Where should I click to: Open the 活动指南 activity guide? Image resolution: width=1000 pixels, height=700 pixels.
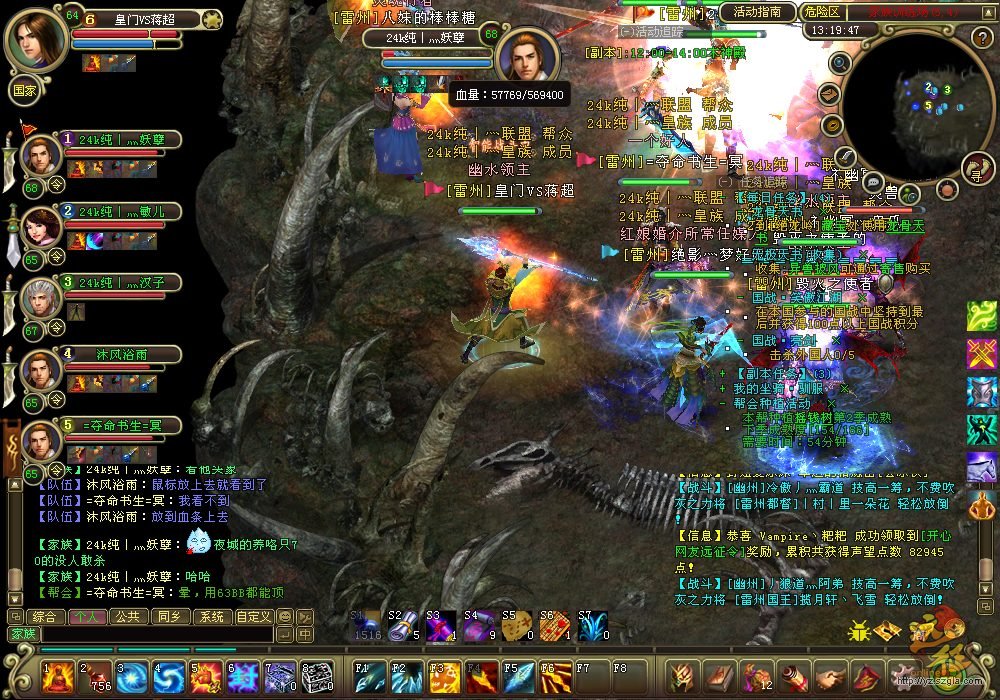click(x=757, y=12)
